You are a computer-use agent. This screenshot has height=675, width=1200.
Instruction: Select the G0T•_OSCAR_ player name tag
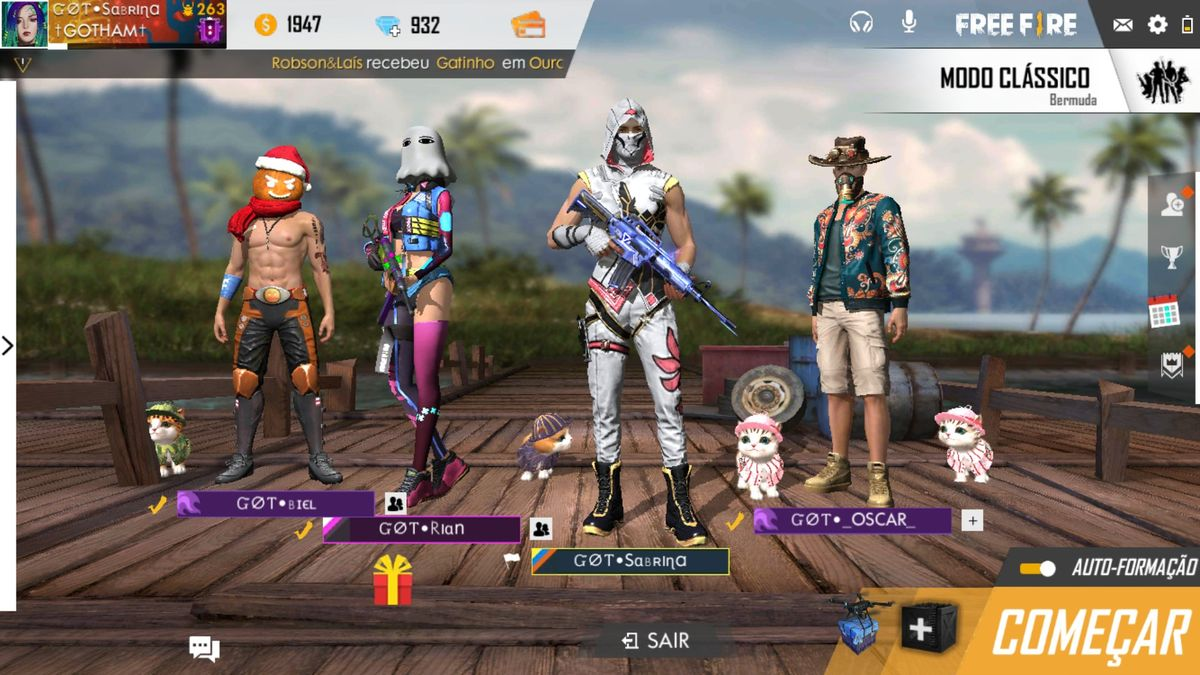tap(852, 520)
